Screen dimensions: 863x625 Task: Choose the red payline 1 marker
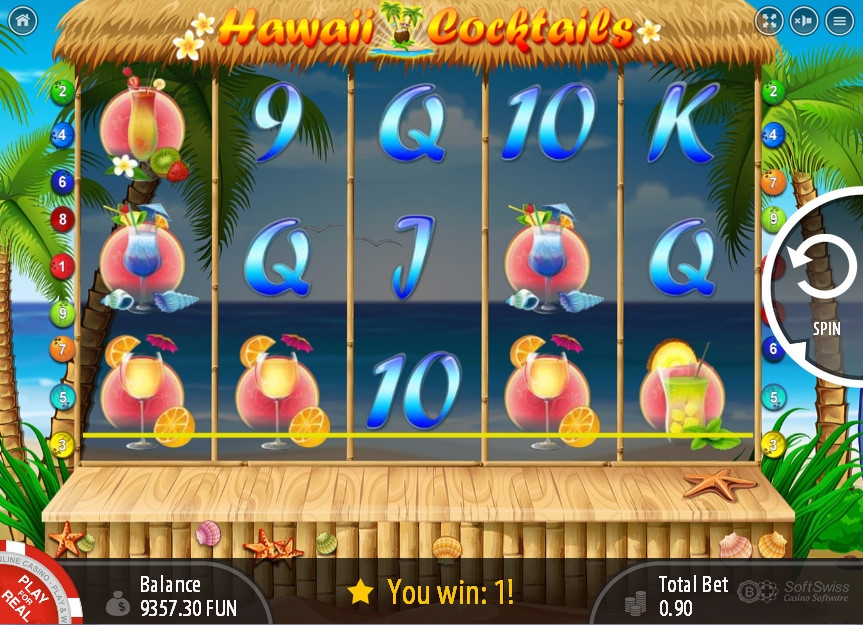[x=62, y=266]
